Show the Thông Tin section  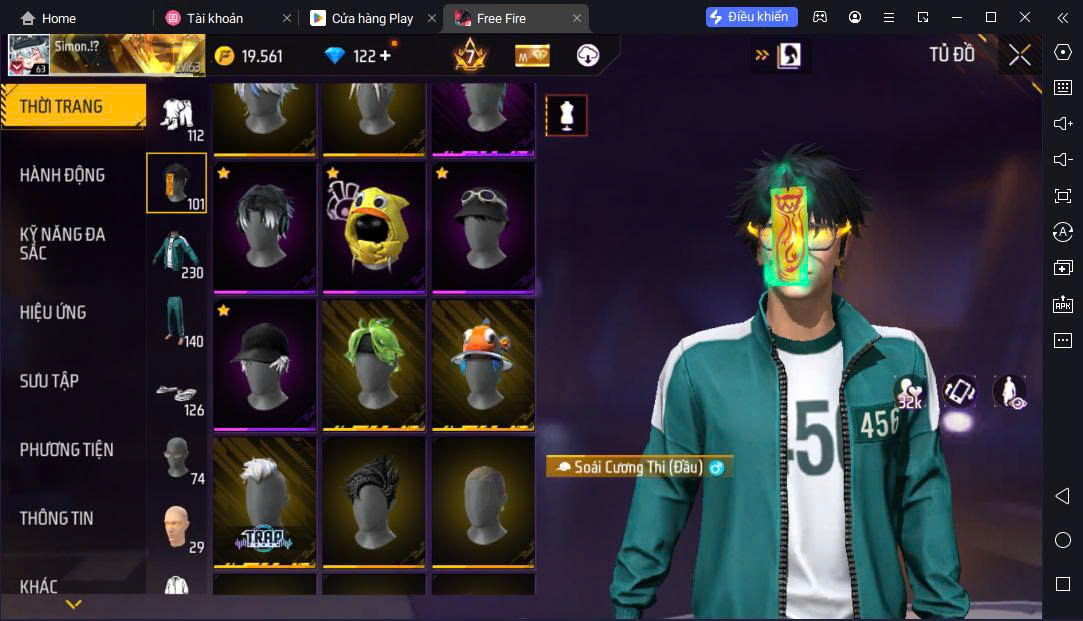[56, 518]
